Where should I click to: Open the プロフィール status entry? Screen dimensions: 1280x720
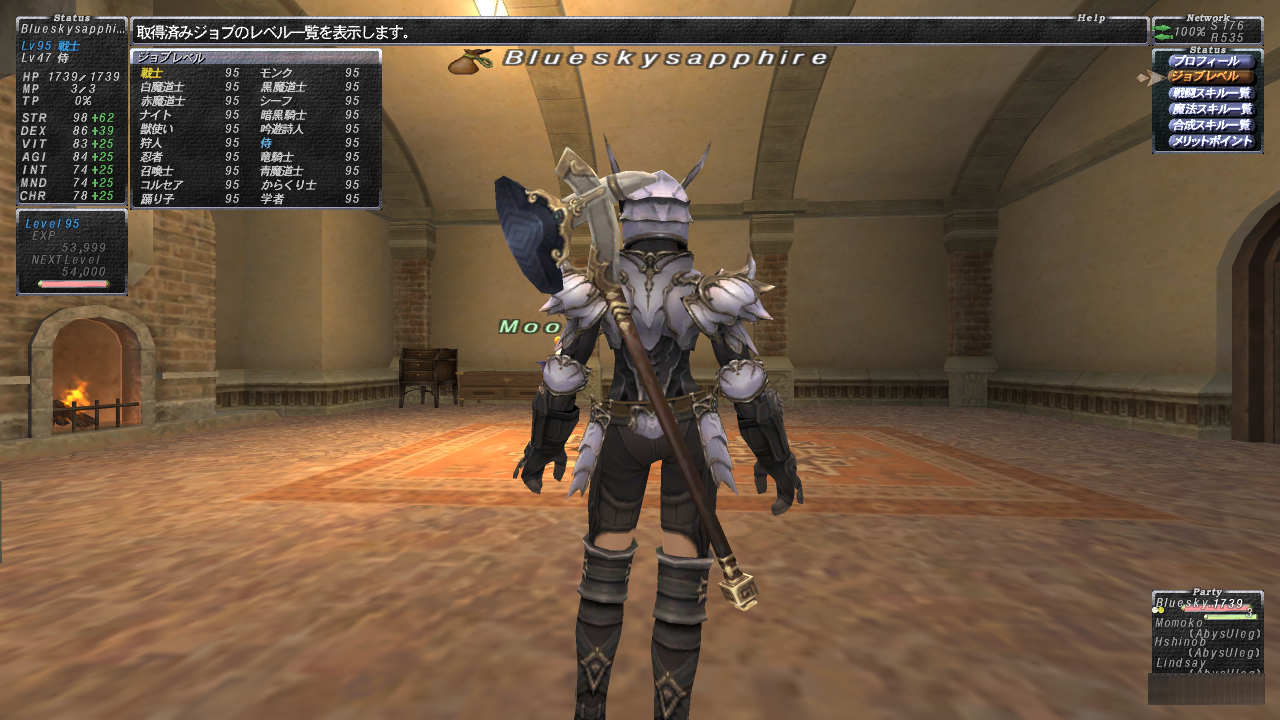click(1210, 61)
